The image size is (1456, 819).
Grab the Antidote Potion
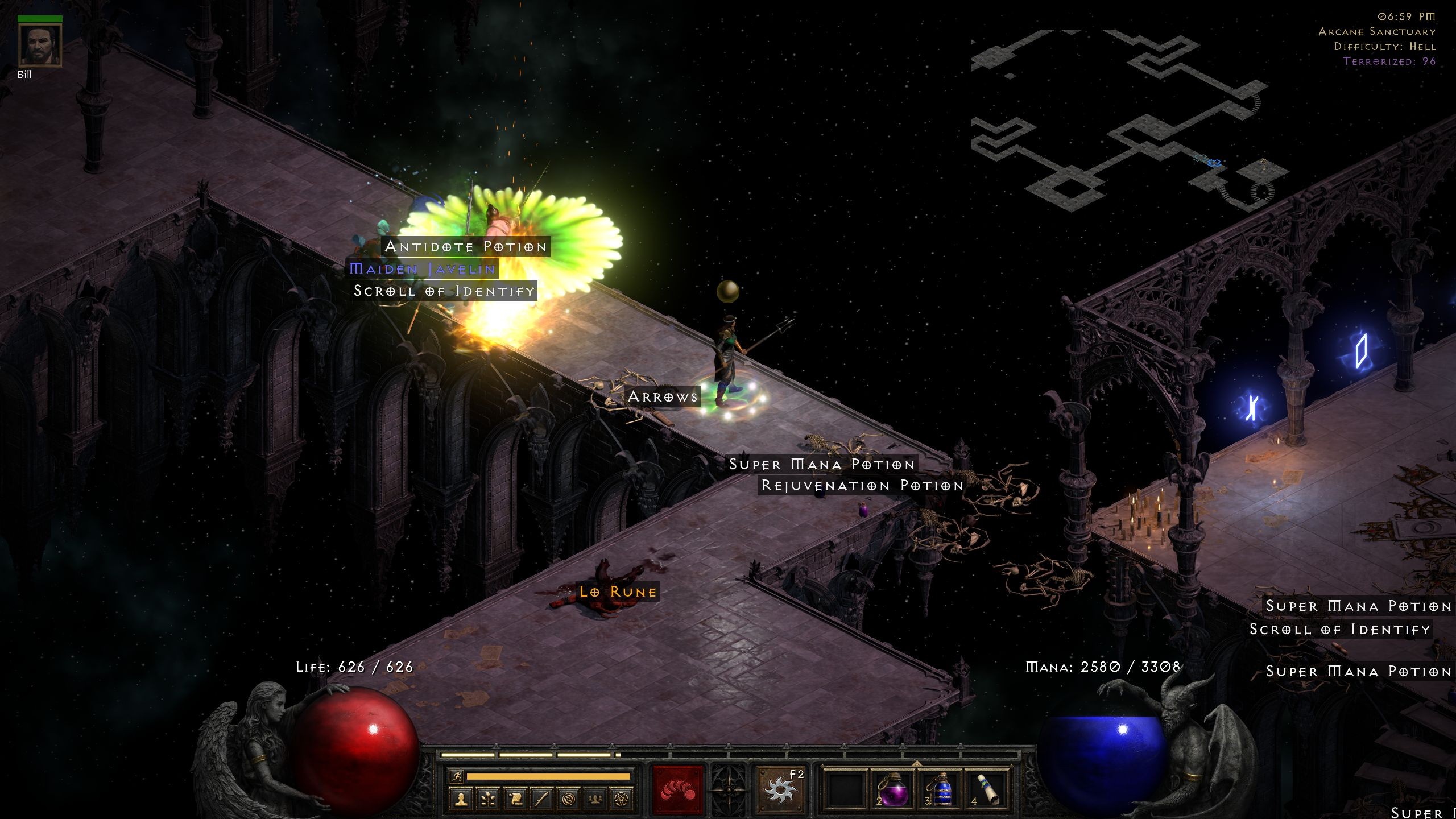click(466, 246)
